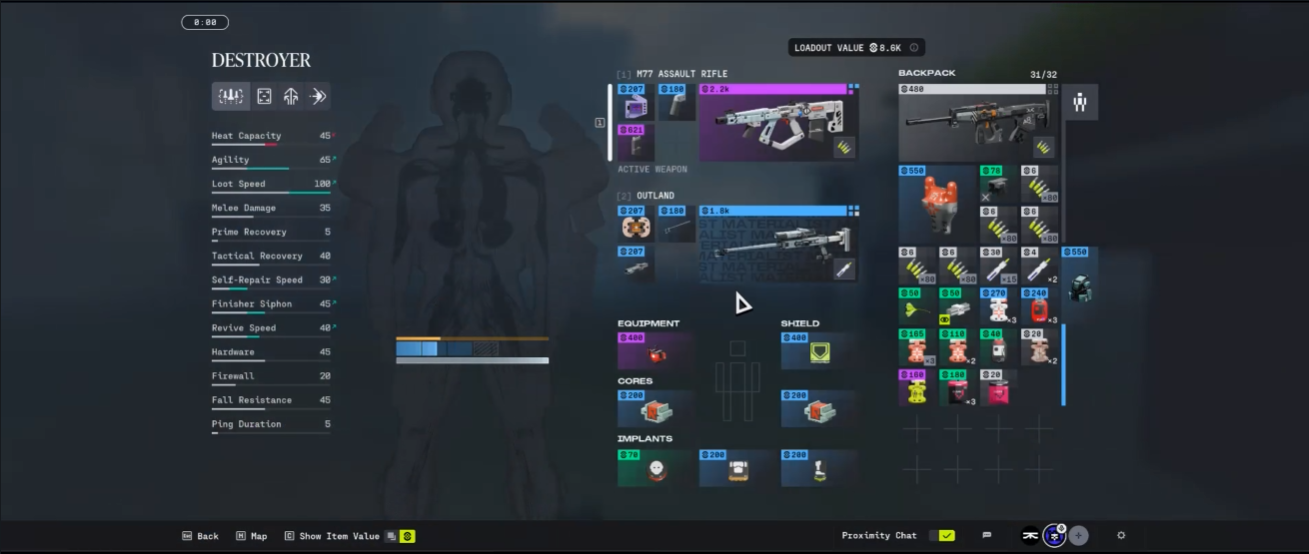This screenshot has height=554, width=1309.
Task: Go back using the Back button
Action: pyautogui.click(x=200, y=536)
